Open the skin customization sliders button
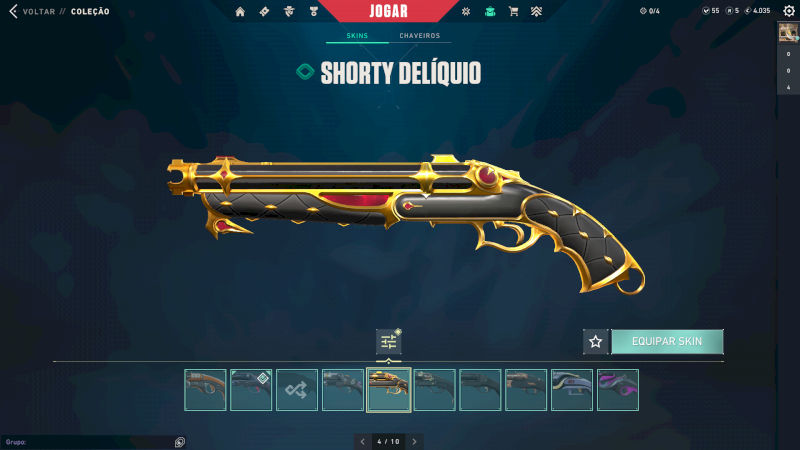This screenshot has height=450, width=800. (x=389, y=341)
